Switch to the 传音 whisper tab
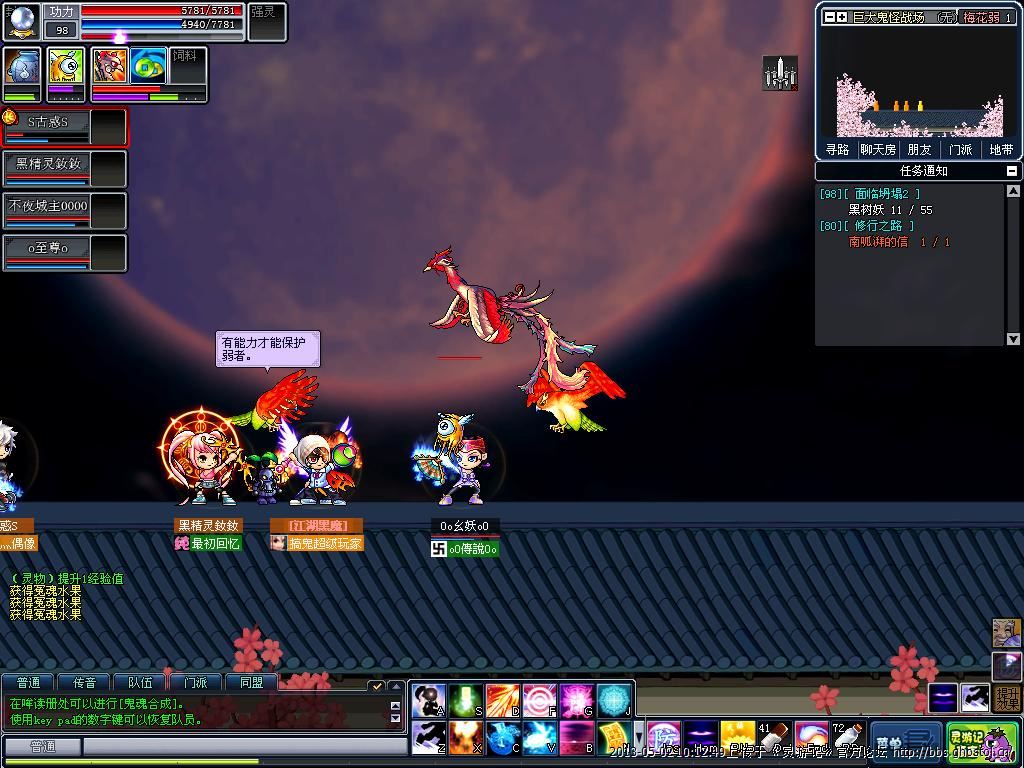The height and width of the screenshot is (768, 1024). [84, 683]
